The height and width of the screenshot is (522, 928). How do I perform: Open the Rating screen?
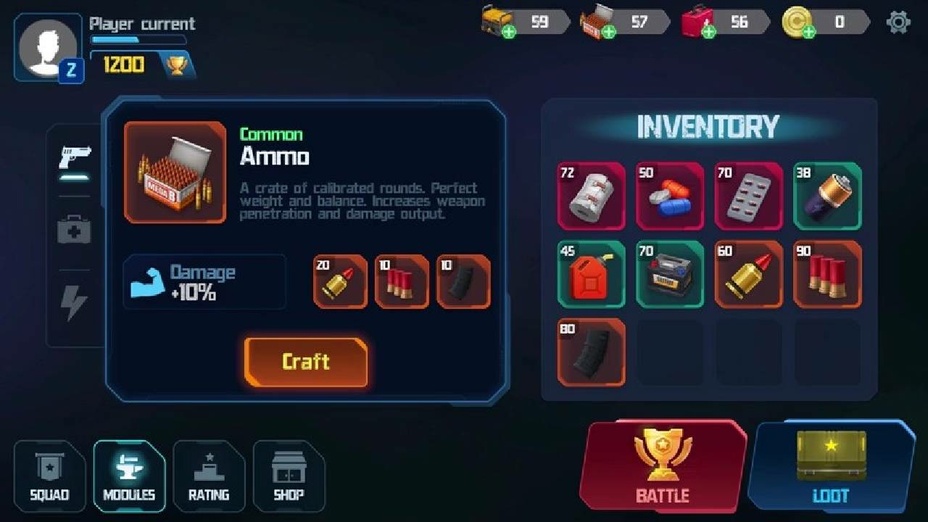click(209, 476)
